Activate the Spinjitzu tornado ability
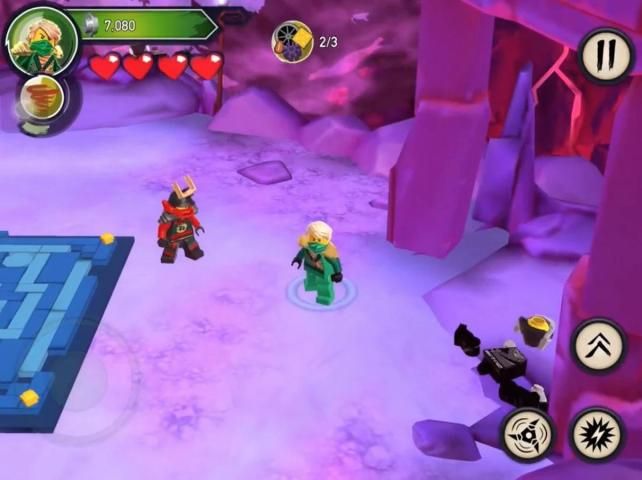The height and width of the screenshot is (480, 642). point(41,99)
